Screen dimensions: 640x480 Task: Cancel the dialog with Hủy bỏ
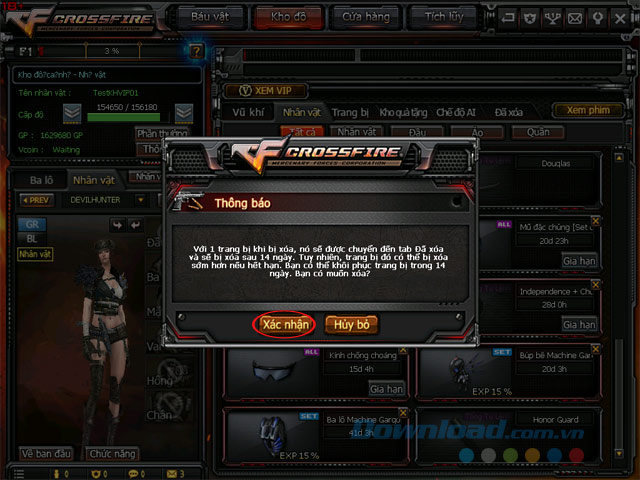pyautogui.click(x=351, y=324)
